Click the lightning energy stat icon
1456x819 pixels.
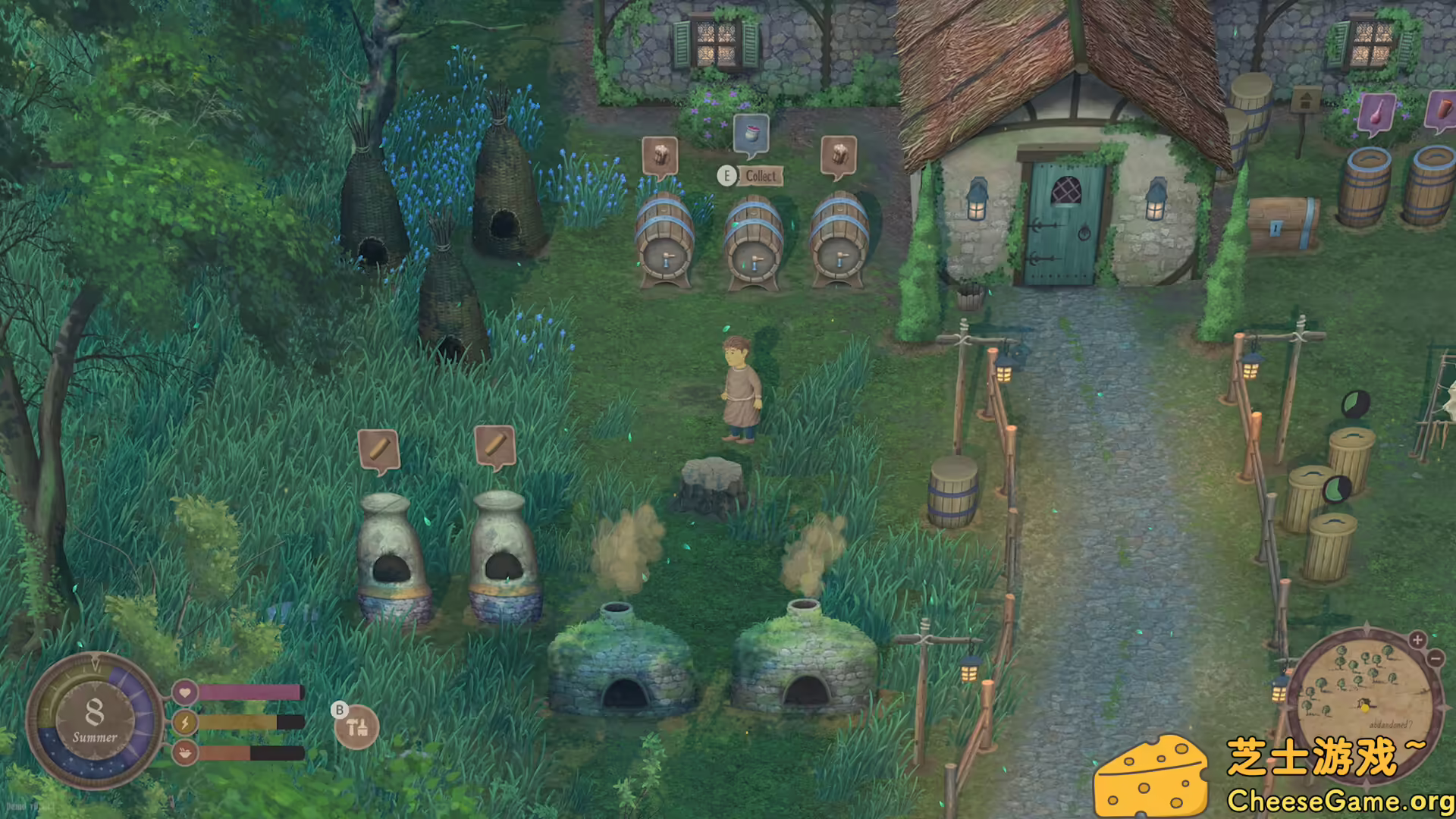click(184, 723)
